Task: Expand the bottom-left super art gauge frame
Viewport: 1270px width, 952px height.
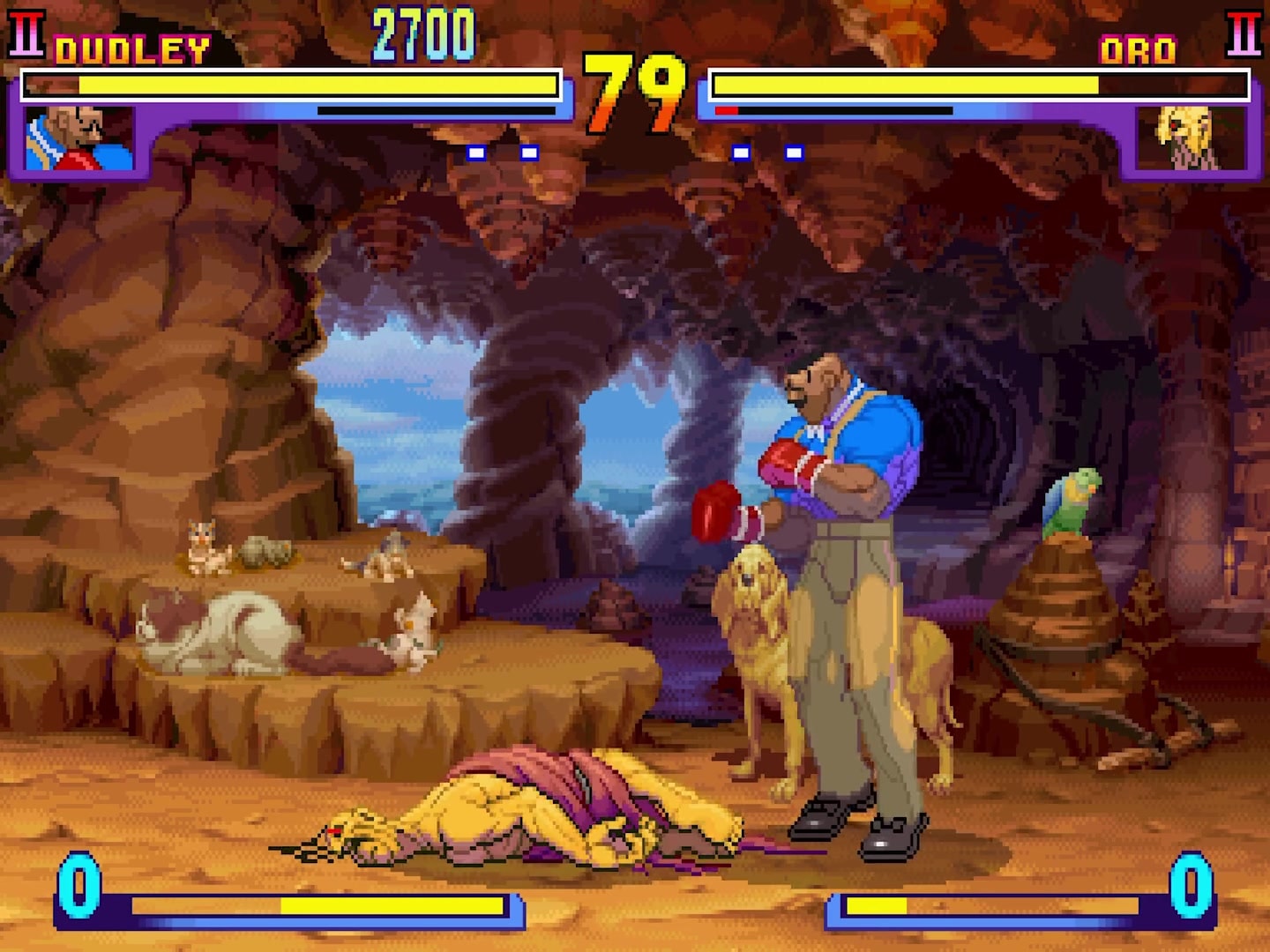Action: 291,906
